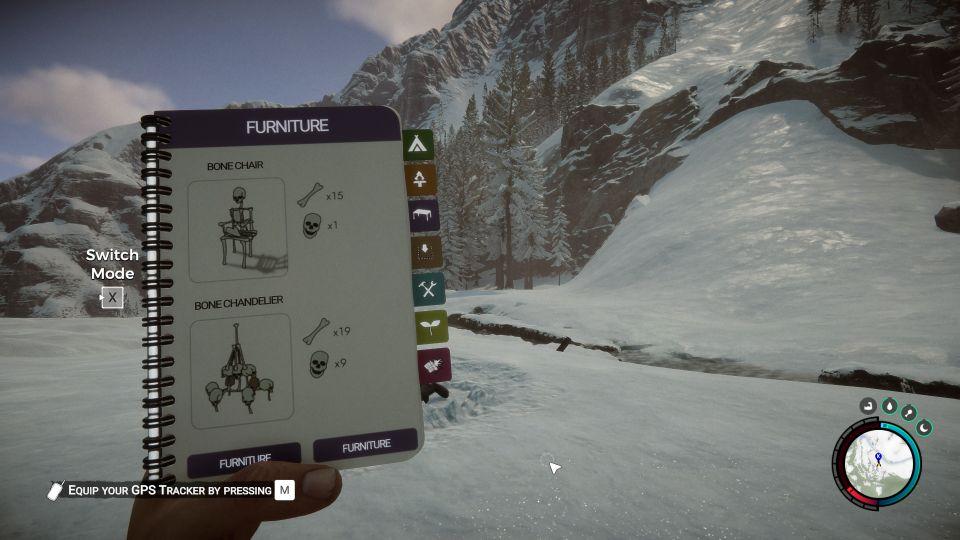
Task: Select the table furniture category tab
Action: pyautogui.click(x=424, y=215)
